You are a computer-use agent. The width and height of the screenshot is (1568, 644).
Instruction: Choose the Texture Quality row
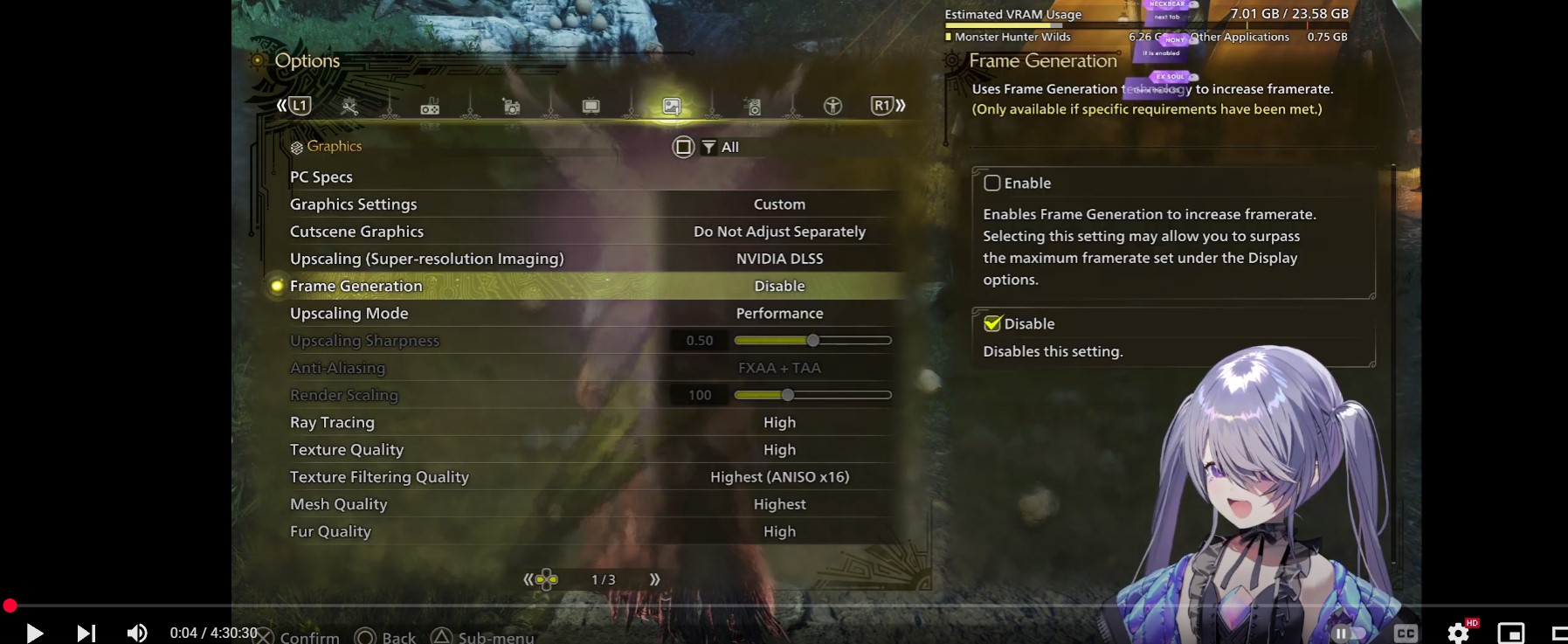347,450
